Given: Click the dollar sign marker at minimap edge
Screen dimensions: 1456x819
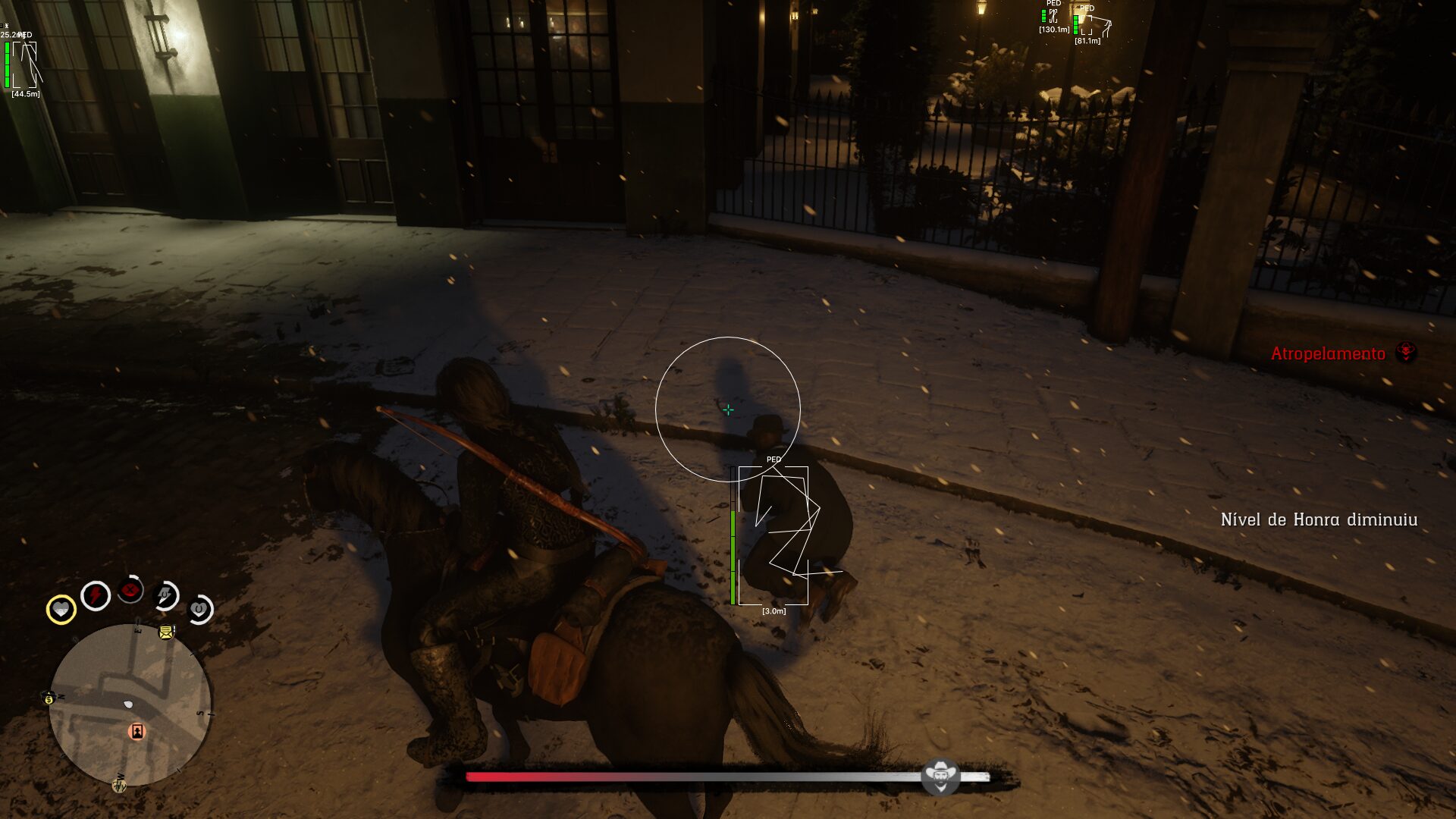Looking at the screenshot, I should coord(49,698).
